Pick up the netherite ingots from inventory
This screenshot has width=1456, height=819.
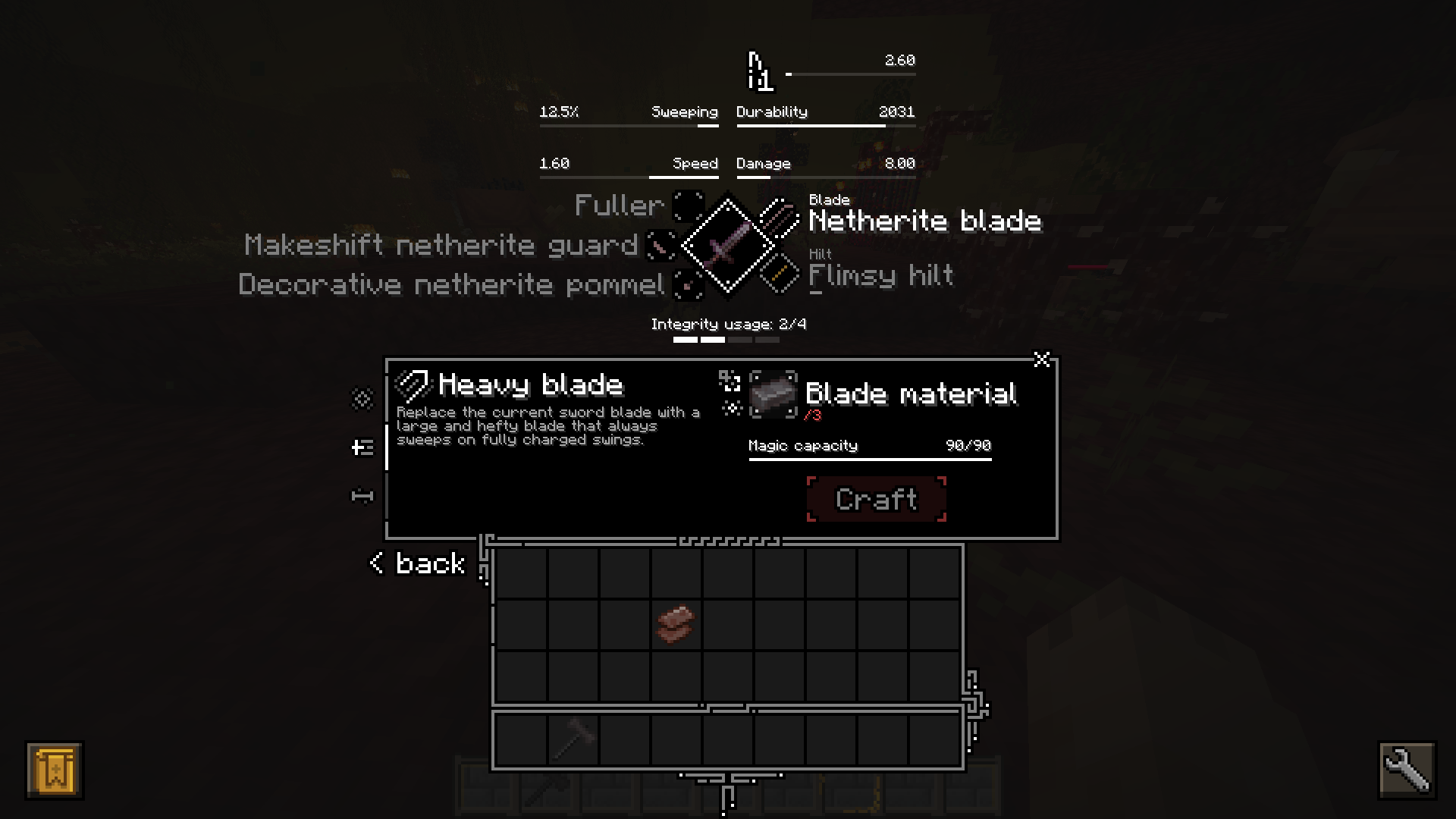675,624
